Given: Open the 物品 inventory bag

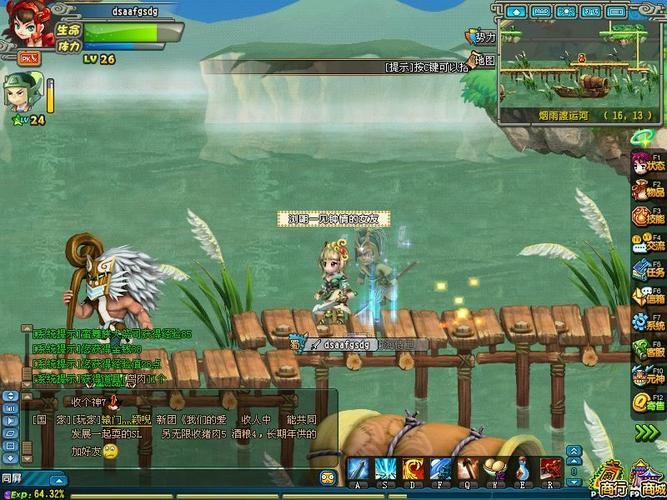Looking at the screenshot, I should 647,190.
